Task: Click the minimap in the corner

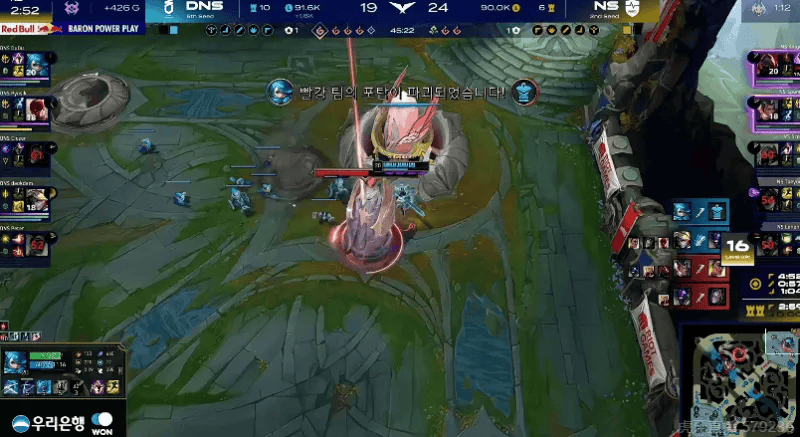Action: tap(738, 380)
